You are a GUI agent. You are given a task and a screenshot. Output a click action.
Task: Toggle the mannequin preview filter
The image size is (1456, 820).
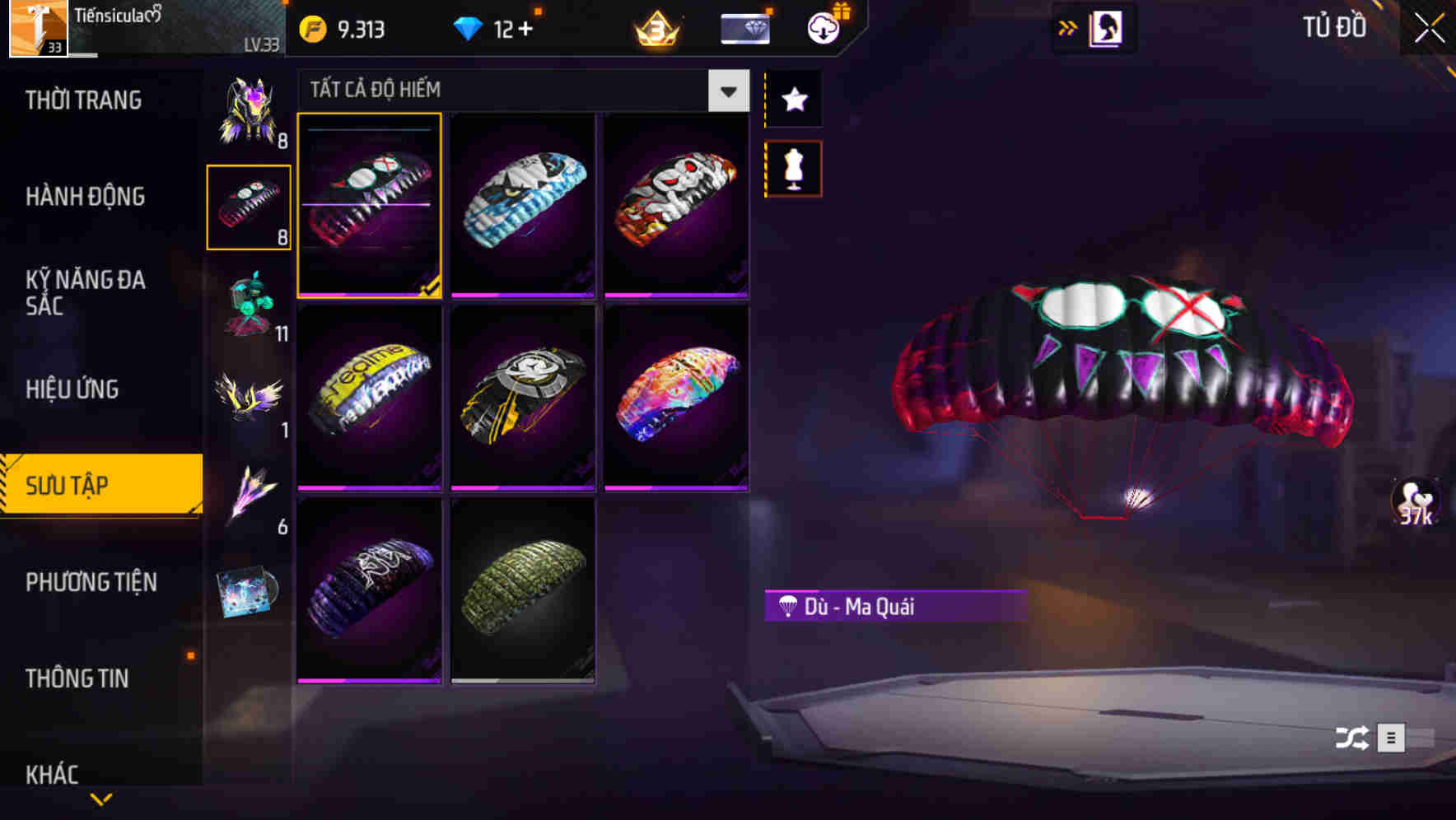(x=793, y=167)
